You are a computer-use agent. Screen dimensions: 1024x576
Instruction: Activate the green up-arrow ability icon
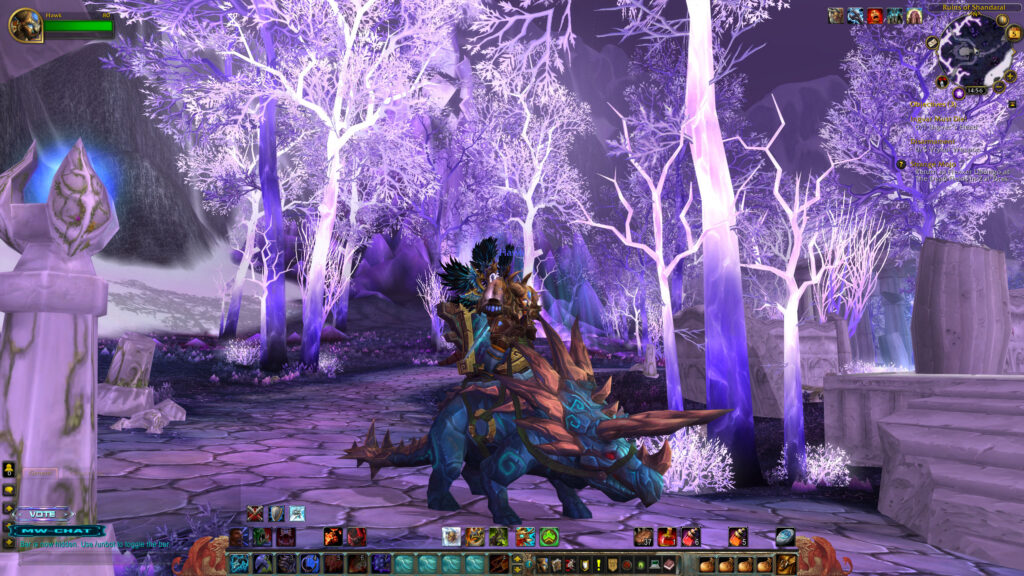pos(549,537)
